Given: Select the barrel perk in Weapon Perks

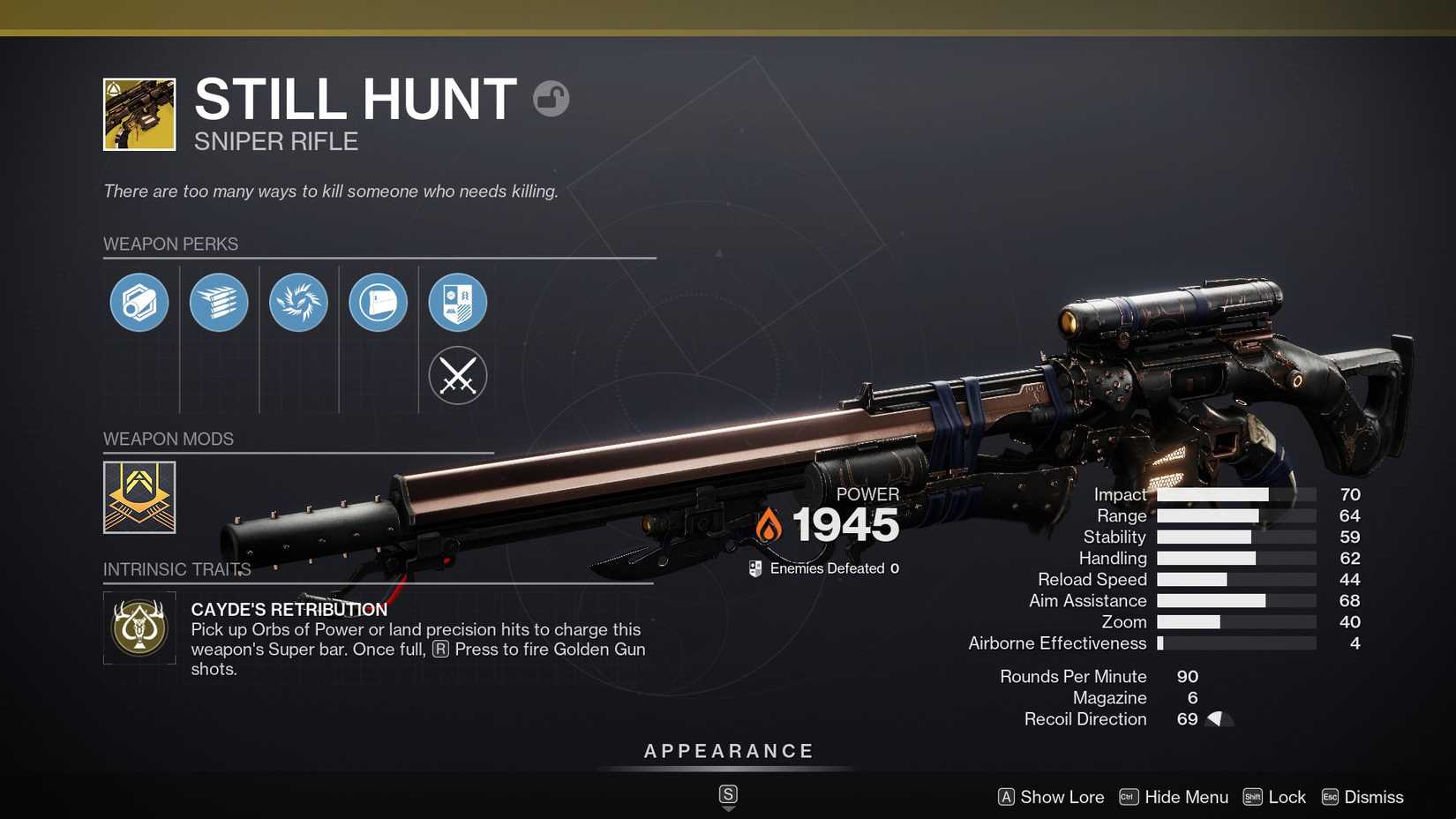Looking at the screenshot, I should [139, 302].
